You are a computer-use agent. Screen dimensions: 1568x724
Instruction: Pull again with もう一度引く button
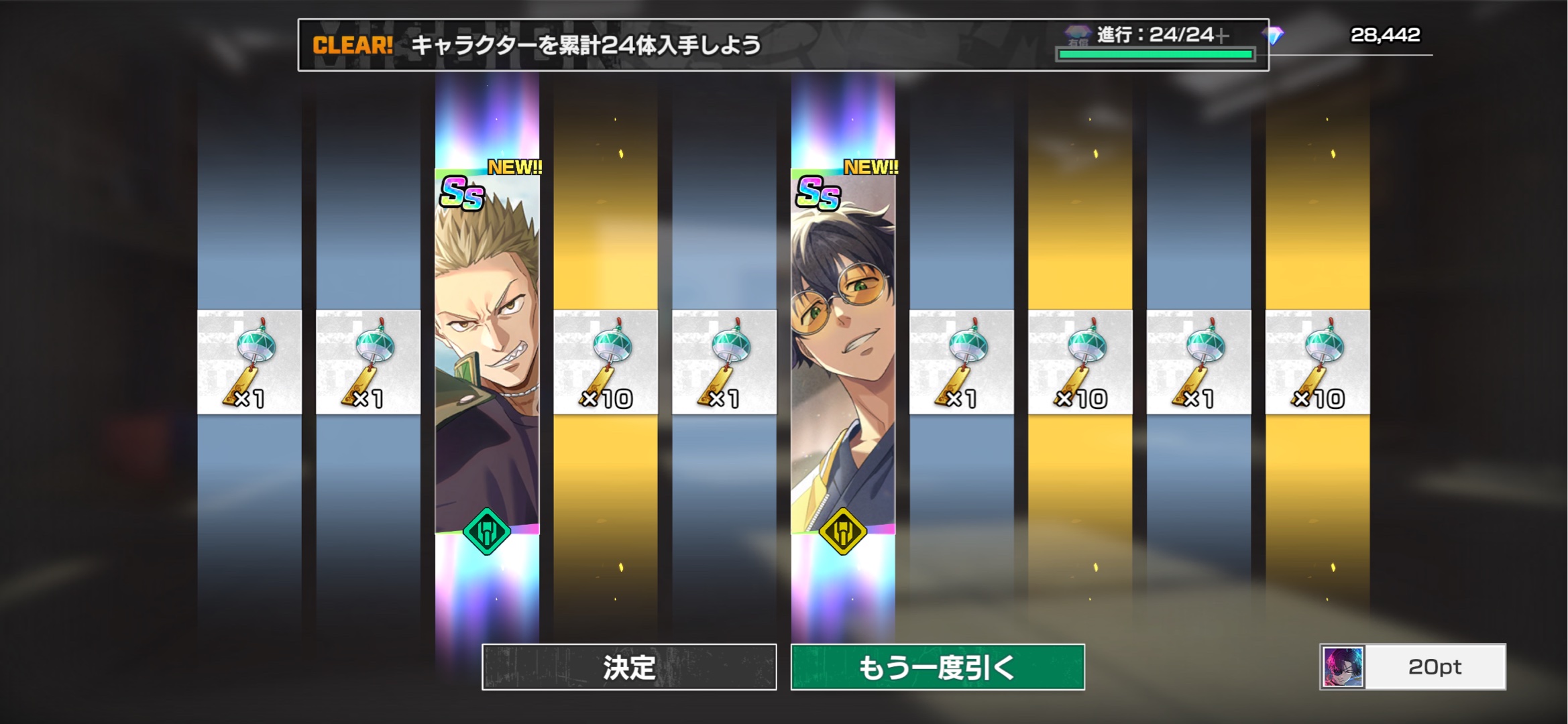938,667
